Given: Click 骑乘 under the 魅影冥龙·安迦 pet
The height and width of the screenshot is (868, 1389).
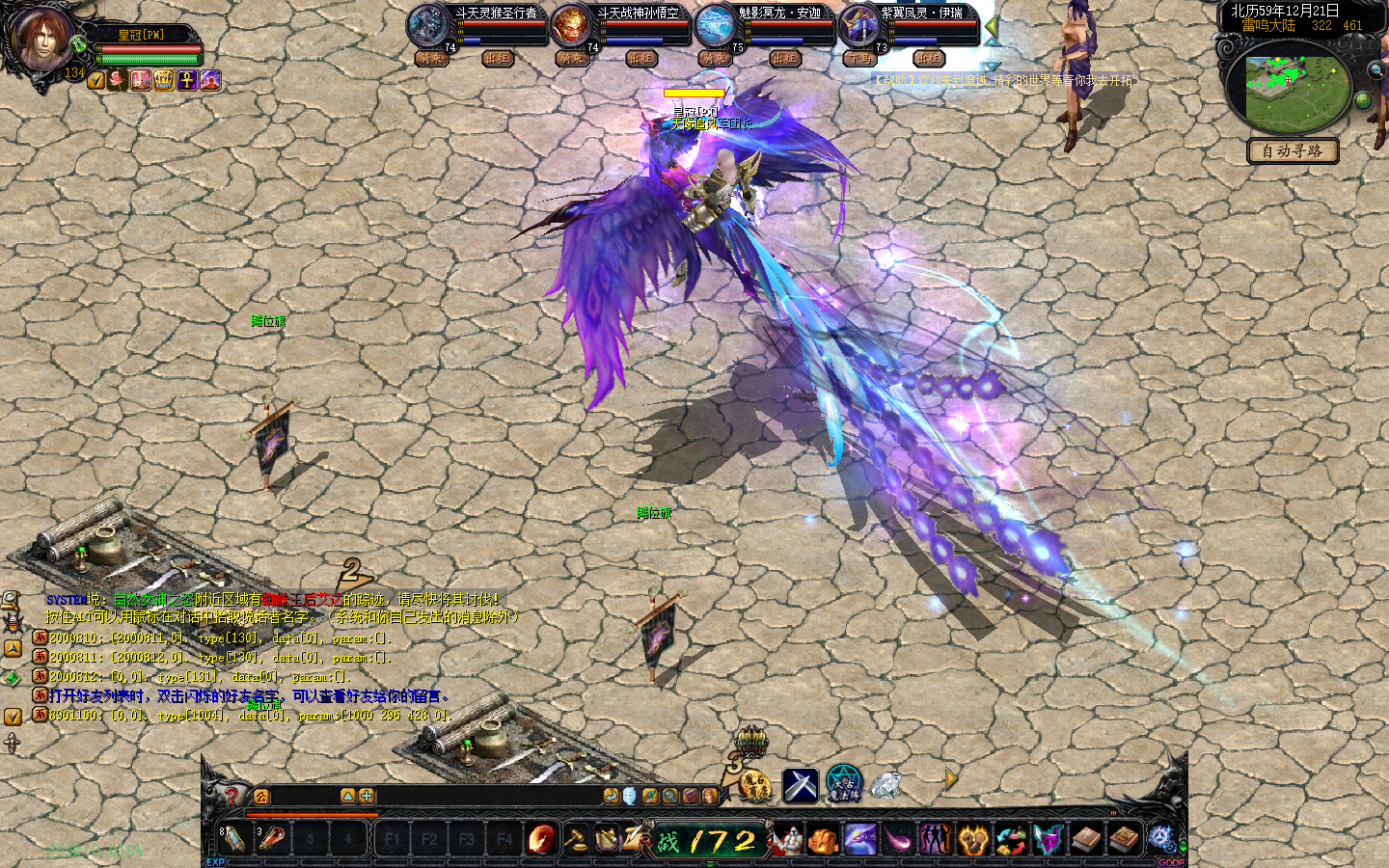Looking at the screenshot, I should [715, 59].
